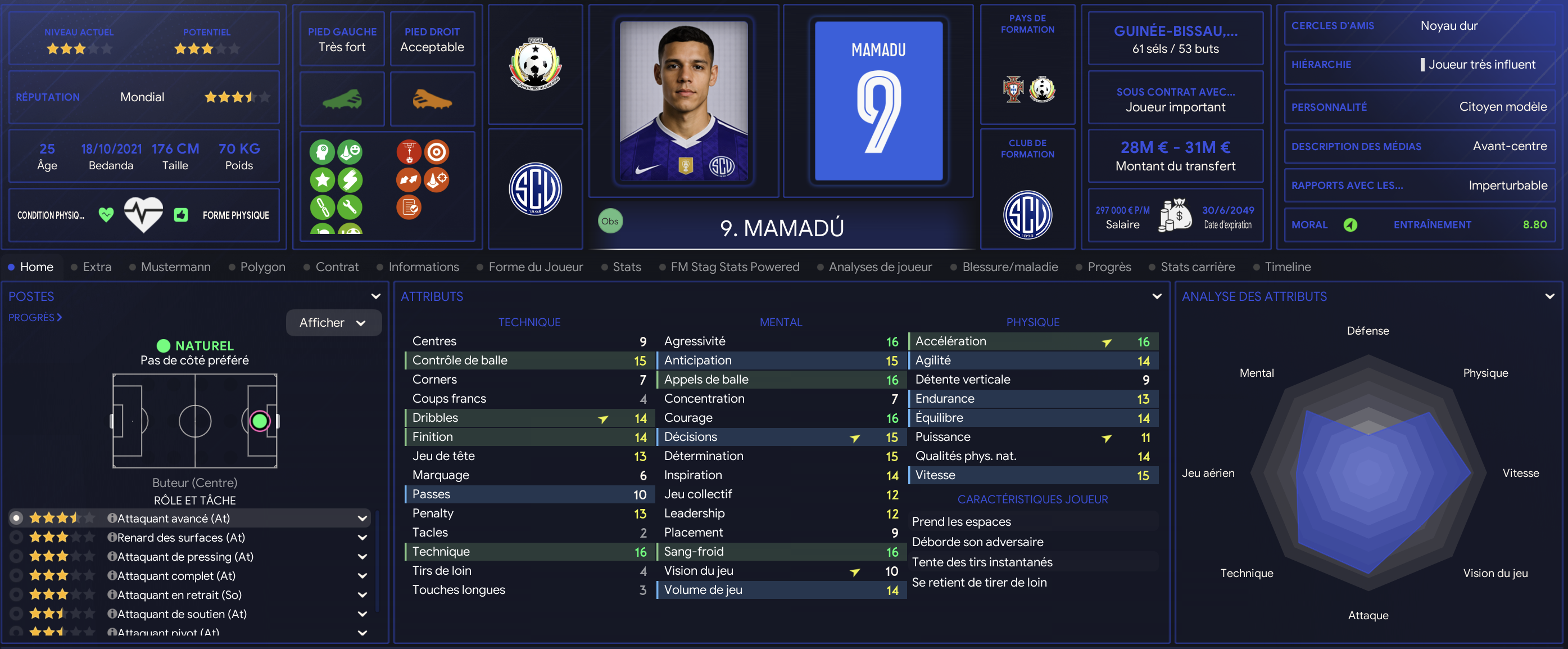Follow the PROGRÈS link under Postes
The width and height of the screenshot is (1568, 649).
point(35,318)
